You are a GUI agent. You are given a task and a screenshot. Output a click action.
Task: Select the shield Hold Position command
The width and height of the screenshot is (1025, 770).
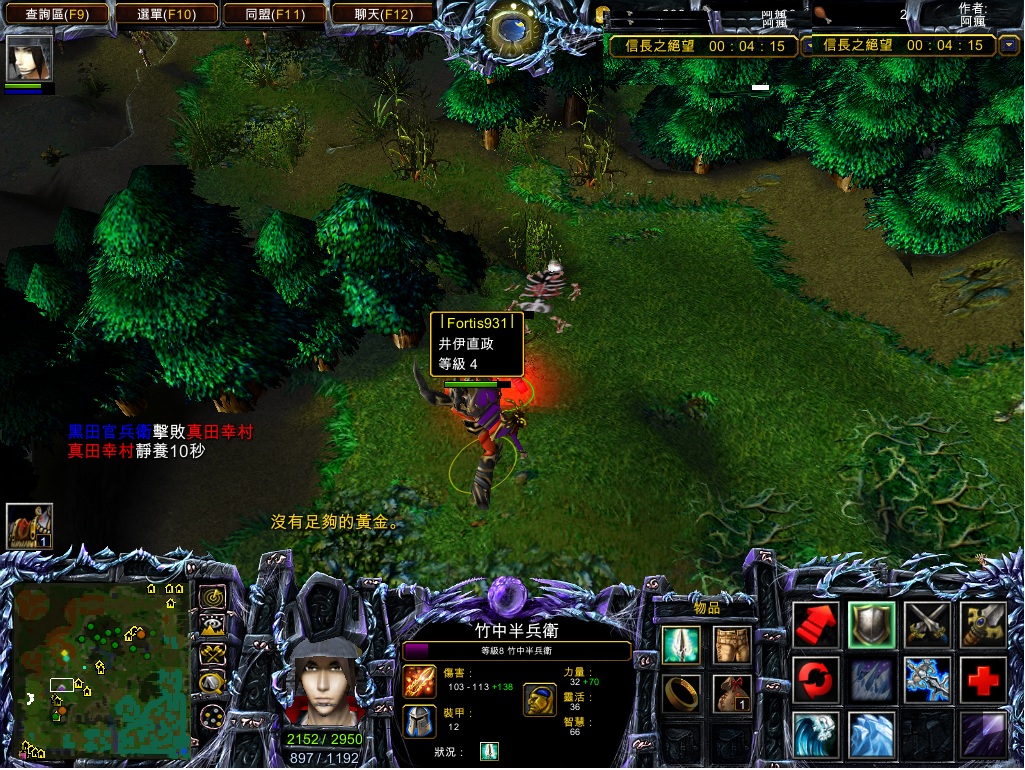pyautogui.click(x=872, y=626)
